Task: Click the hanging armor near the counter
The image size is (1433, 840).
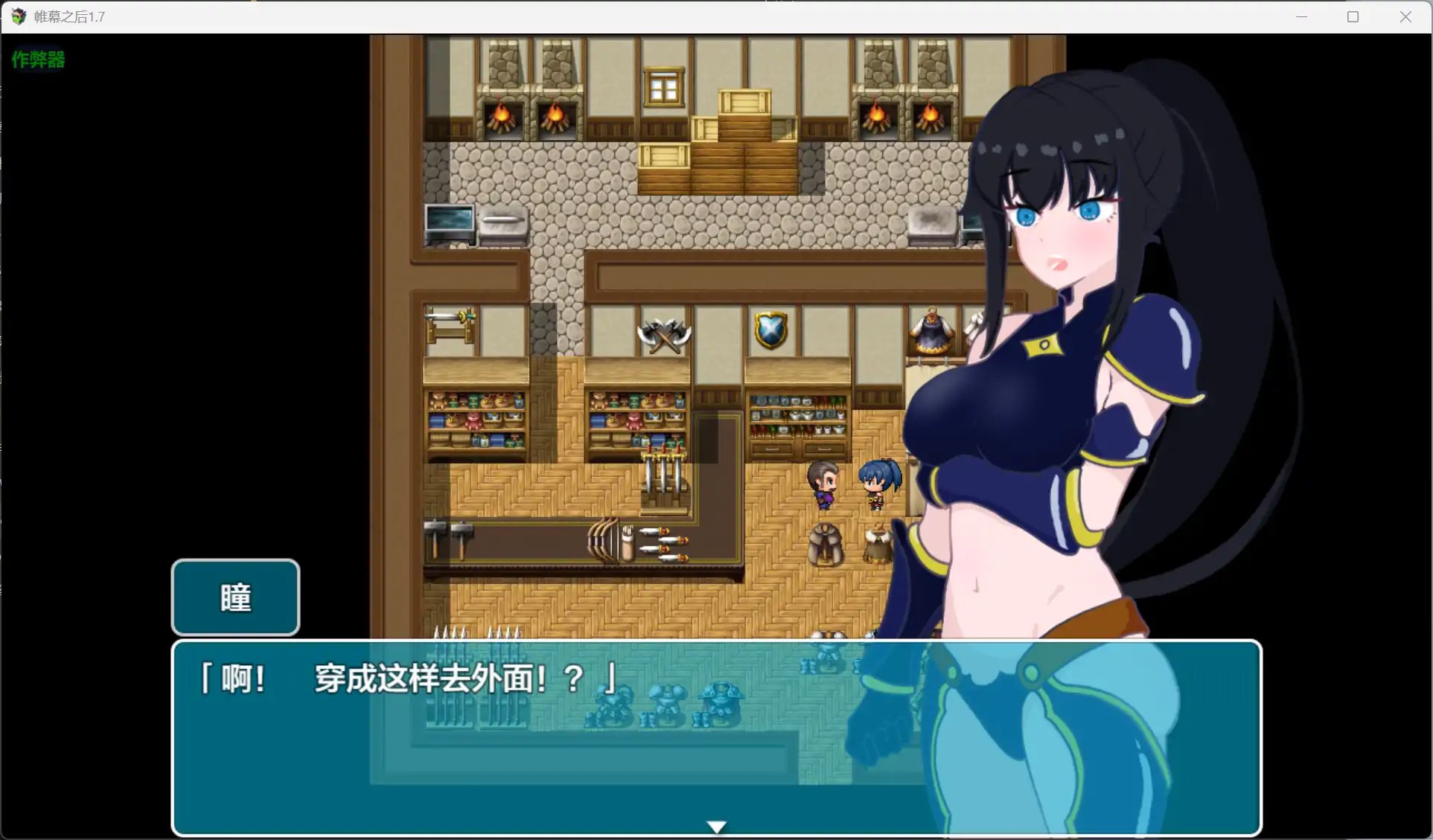Action: (826, 543)
